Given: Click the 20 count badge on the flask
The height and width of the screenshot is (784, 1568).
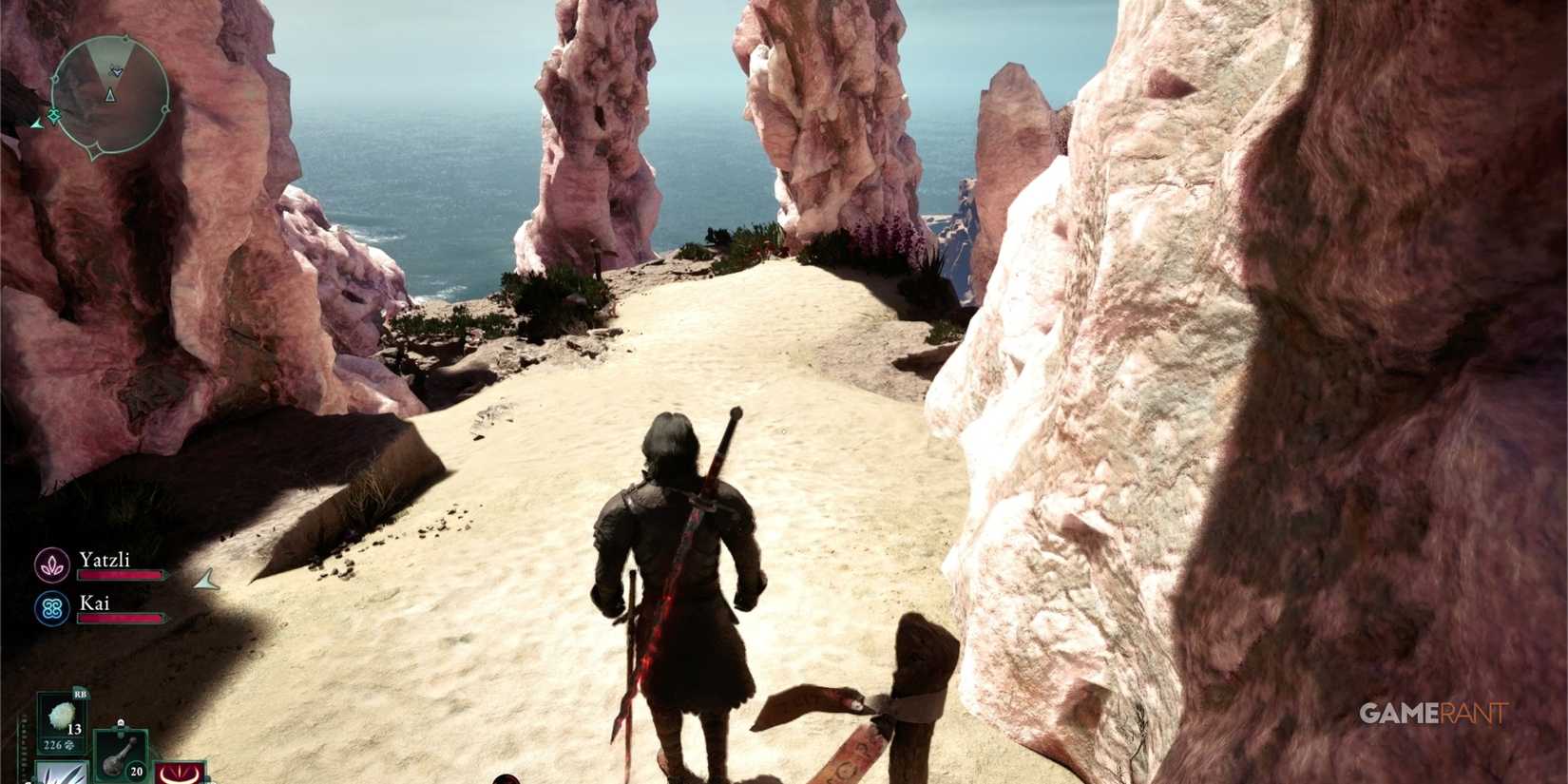Looking at the screenshot, I should point(136,771).
